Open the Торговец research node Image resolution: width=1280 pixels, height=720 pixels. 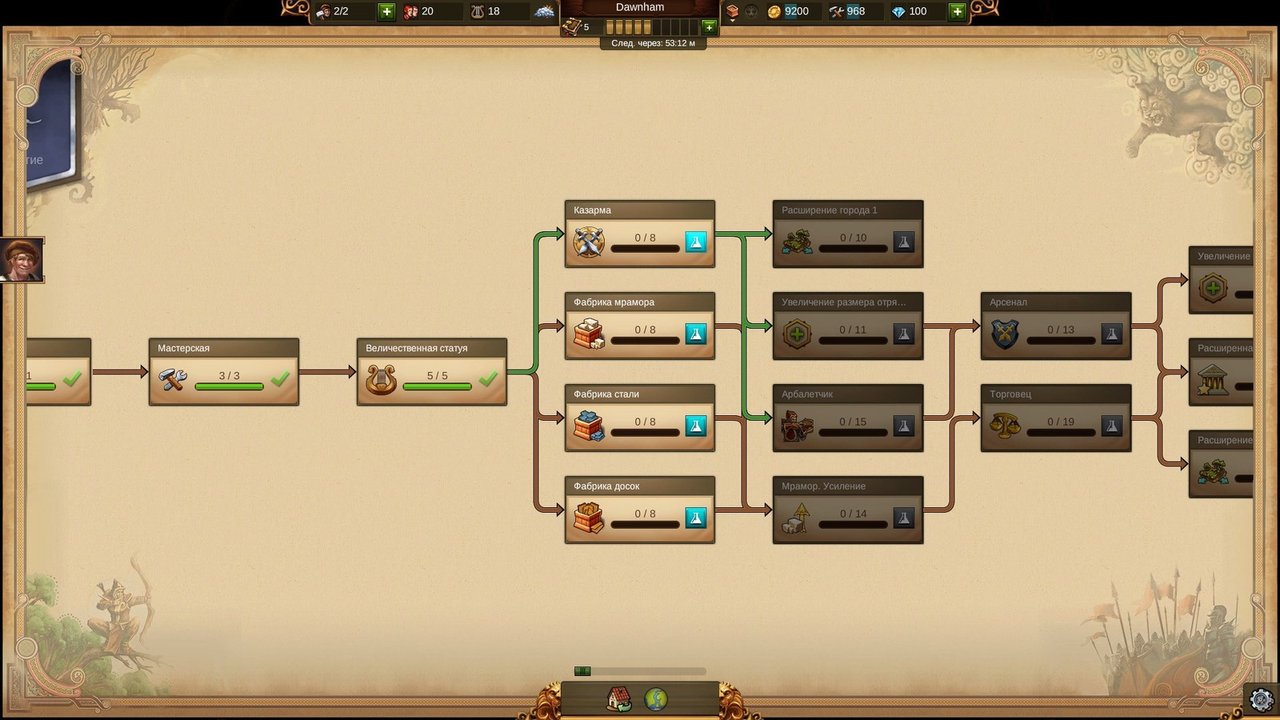1055,418
